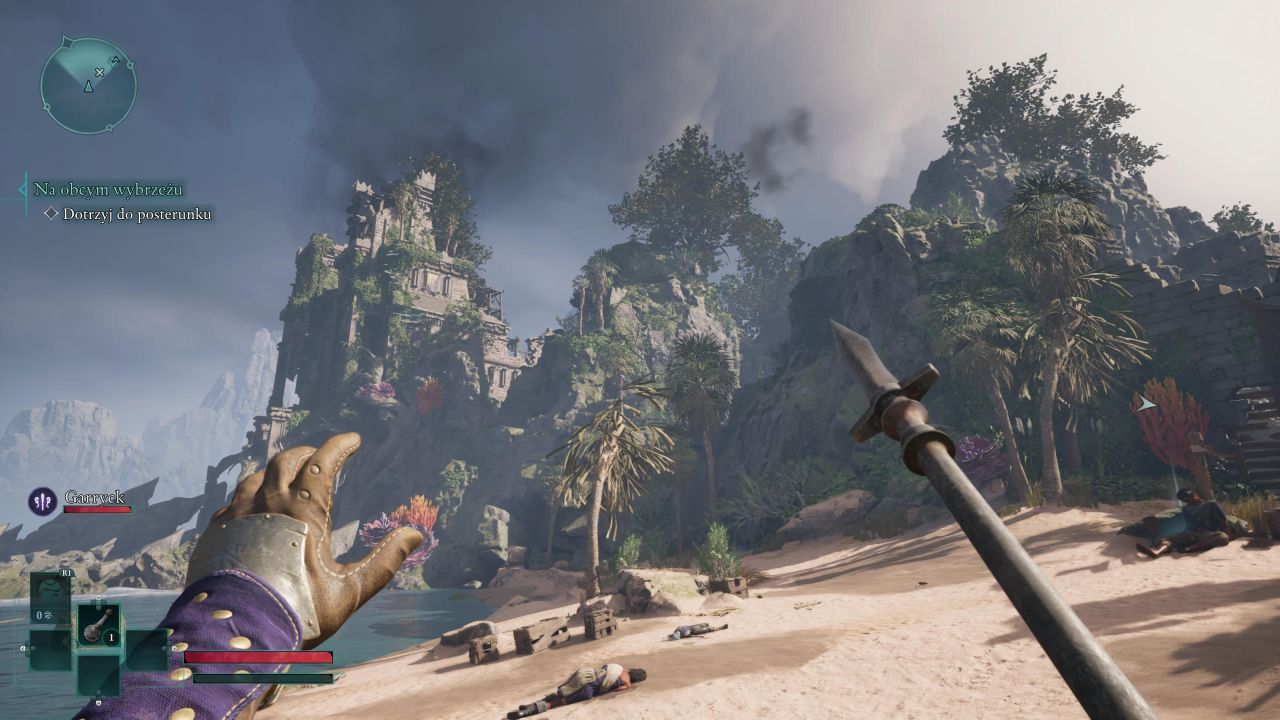Click the "Dotrzyj do posterunku" objective

click(136, 214)
